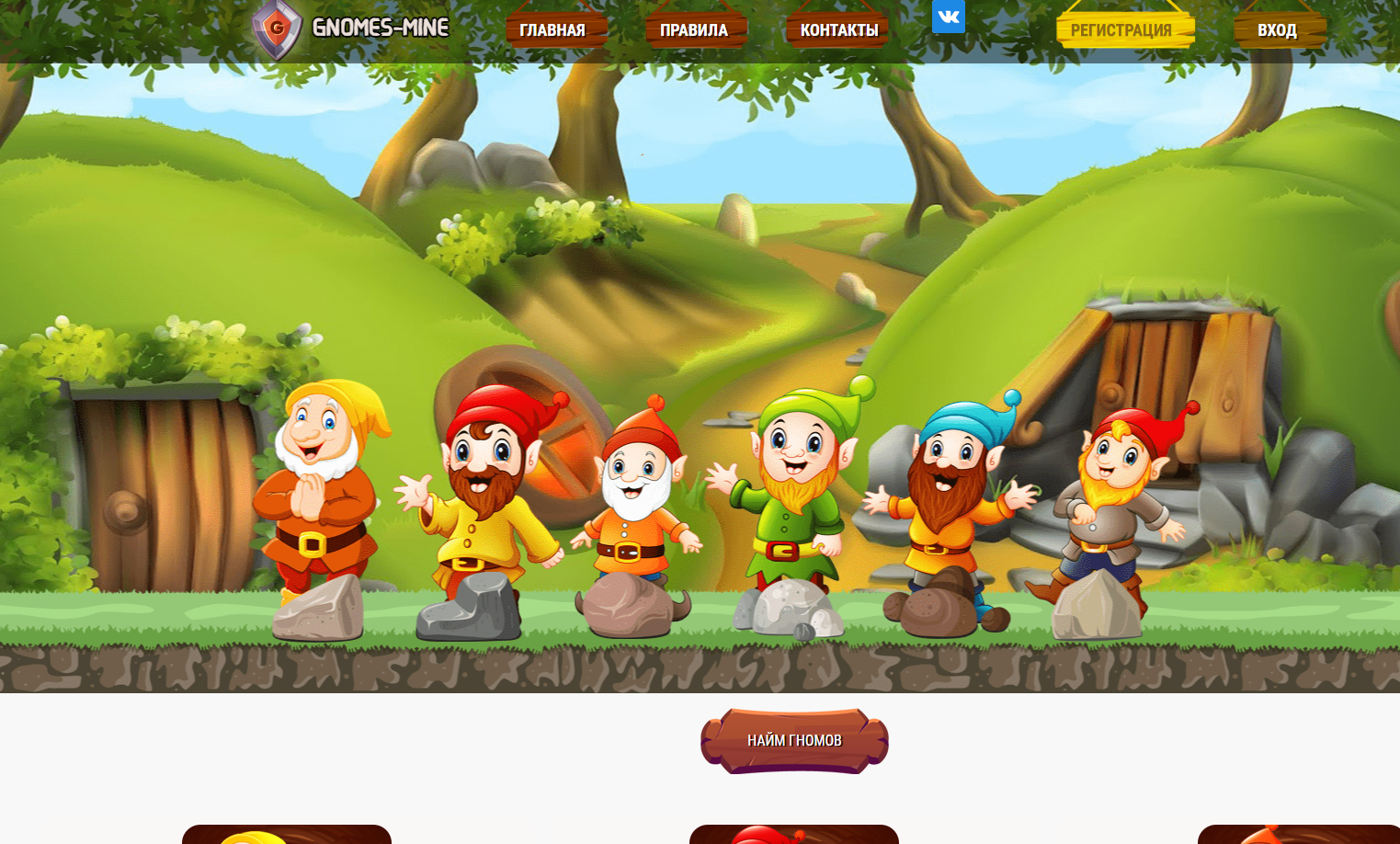Viewport: 1400px width, 844px height.
Task: Go to the ГЛАВНАЯ page
Action: [552, 29]
